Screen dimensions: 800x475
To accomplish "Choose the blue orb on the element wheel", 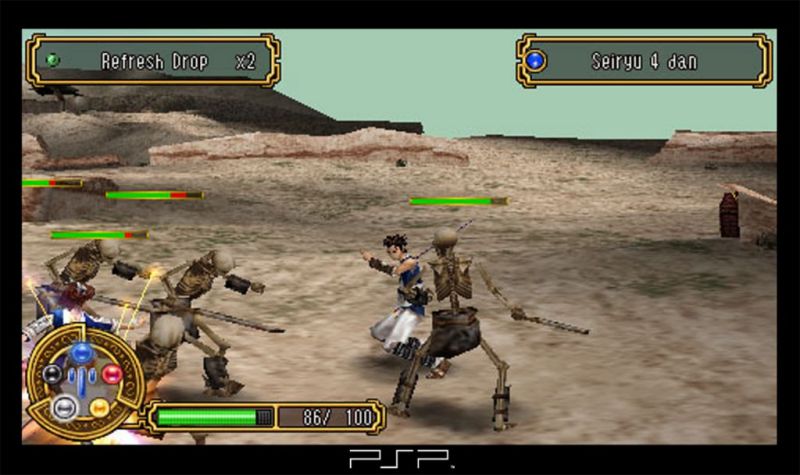I will point(83,353).
